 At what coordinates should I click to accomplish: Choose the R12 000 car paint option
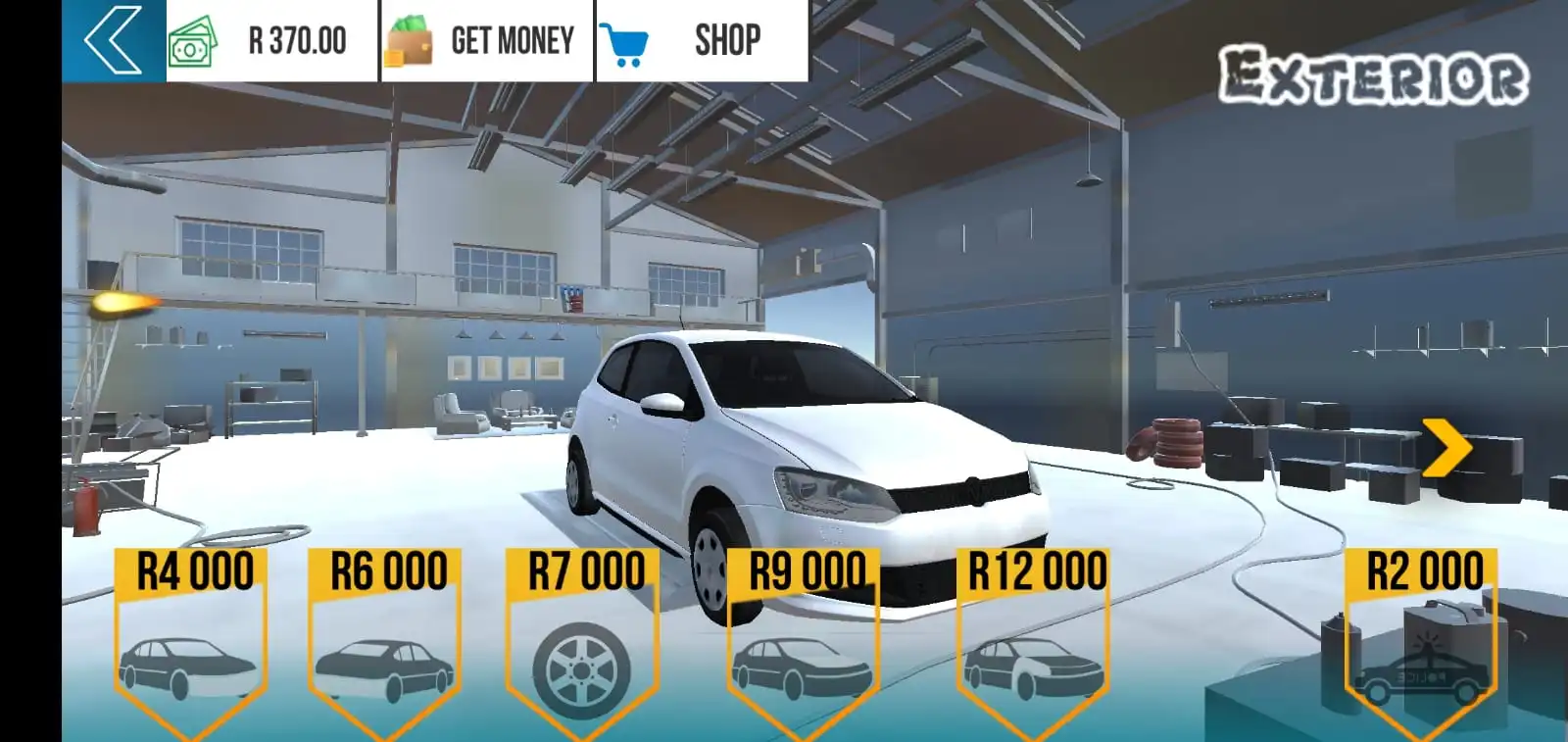1034,642
